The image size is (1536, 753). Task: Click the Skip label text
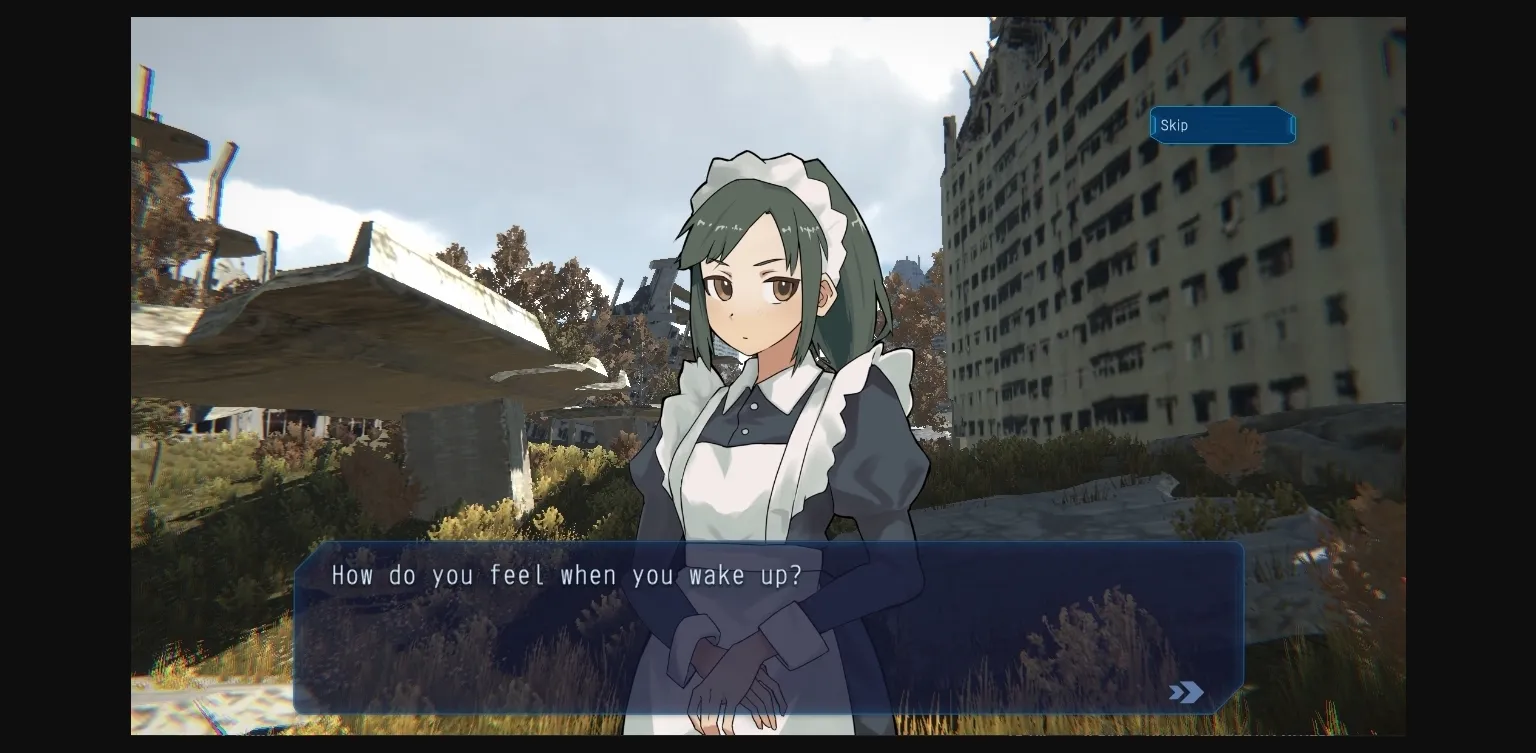pyautogui.click(x=1174, y=125)
